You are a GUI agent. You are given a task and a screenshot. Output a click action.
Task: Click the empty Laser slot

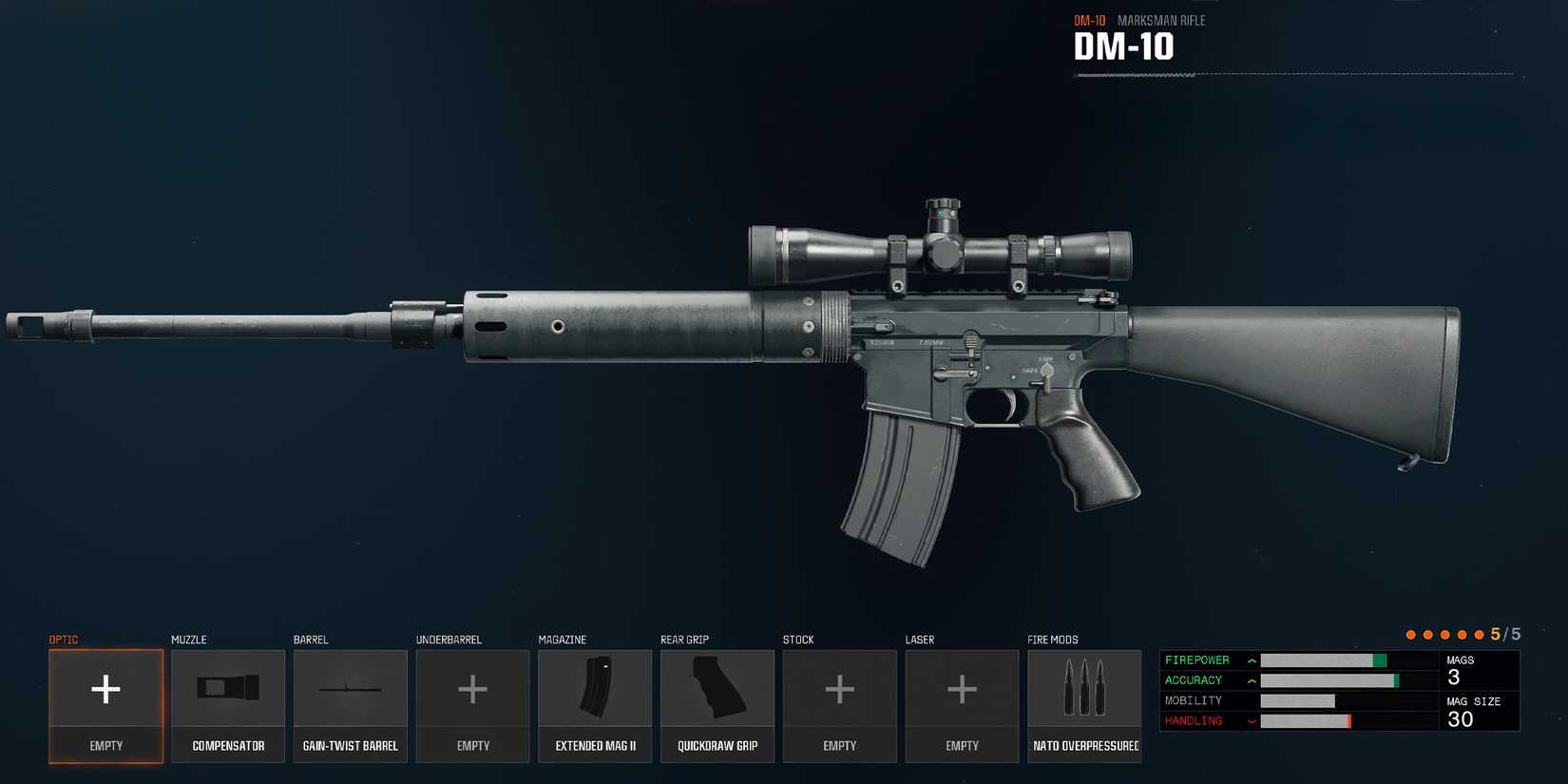(x=962, y=703)
